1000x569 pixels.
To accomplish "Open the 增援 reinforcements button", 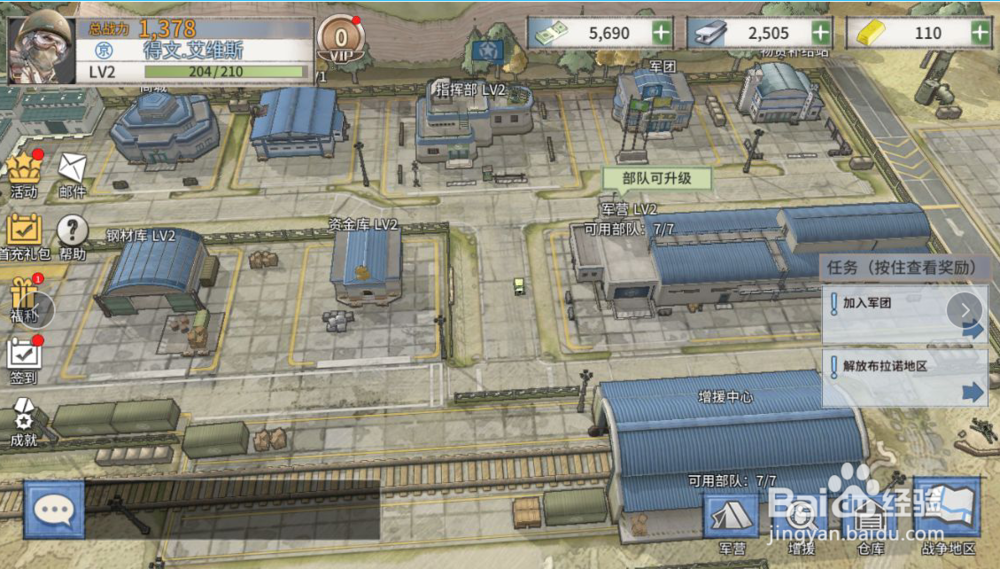I will click(x=801, y=523).
